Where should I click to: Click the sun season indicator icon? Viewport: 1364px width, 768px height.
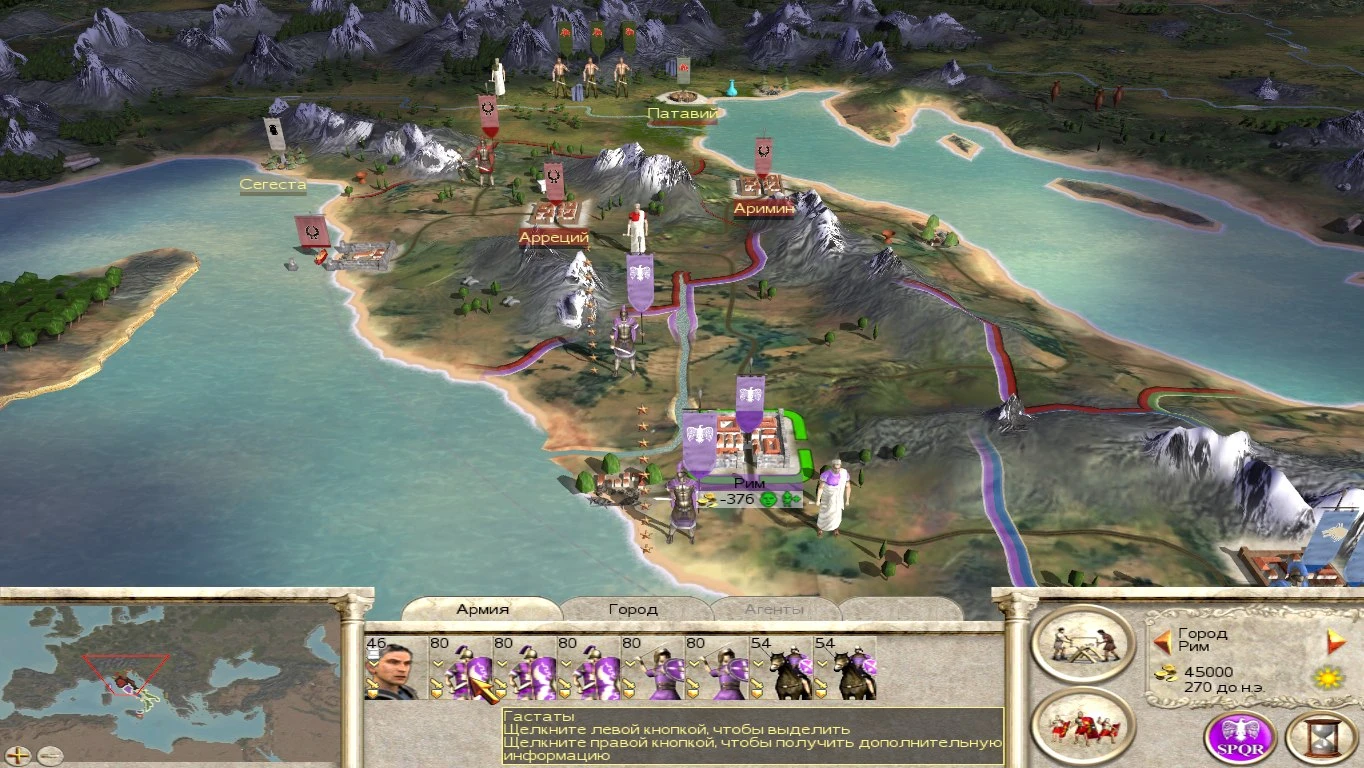tap(1326, 678)
